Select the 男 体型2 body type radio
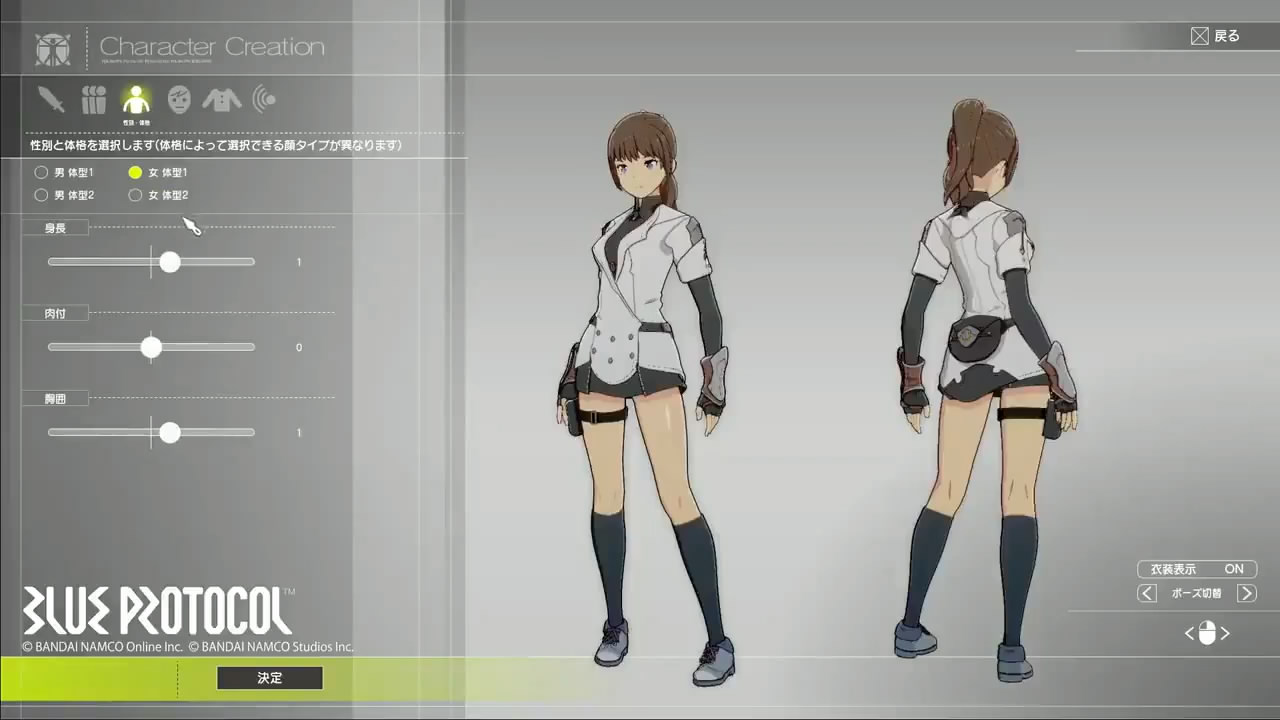The height and width of the screenshot is (720, 1280). pos(41,195)
